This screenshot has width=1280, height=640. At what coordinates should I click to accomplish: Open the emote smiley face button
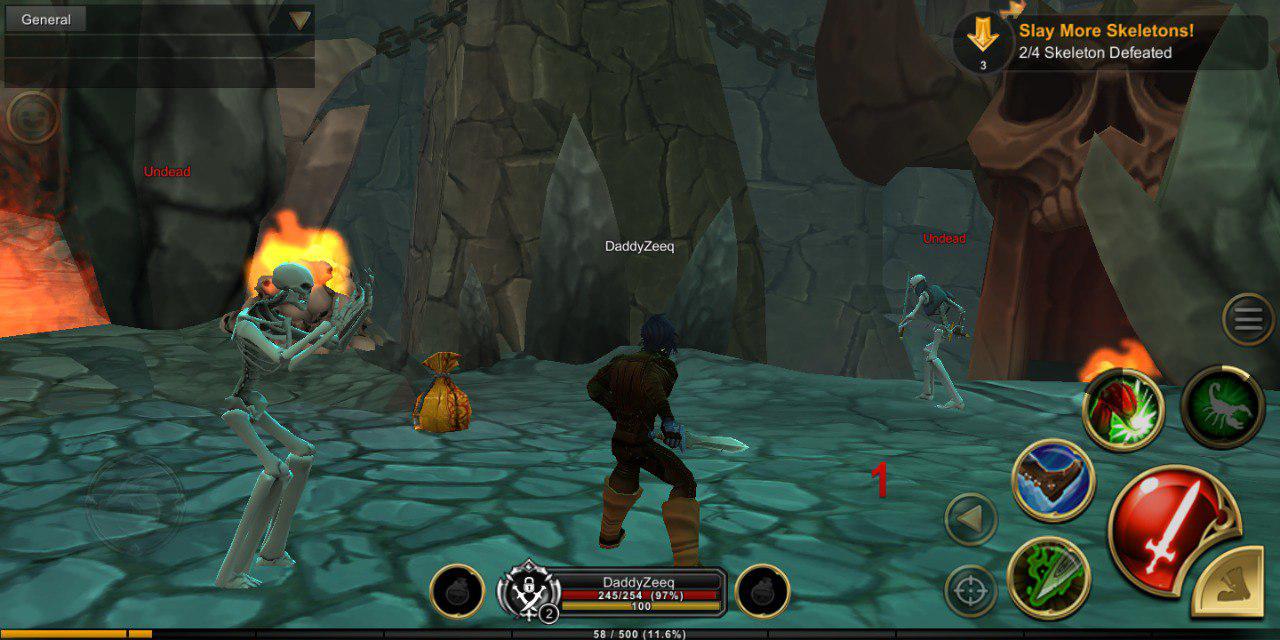[x=32, y=116]
